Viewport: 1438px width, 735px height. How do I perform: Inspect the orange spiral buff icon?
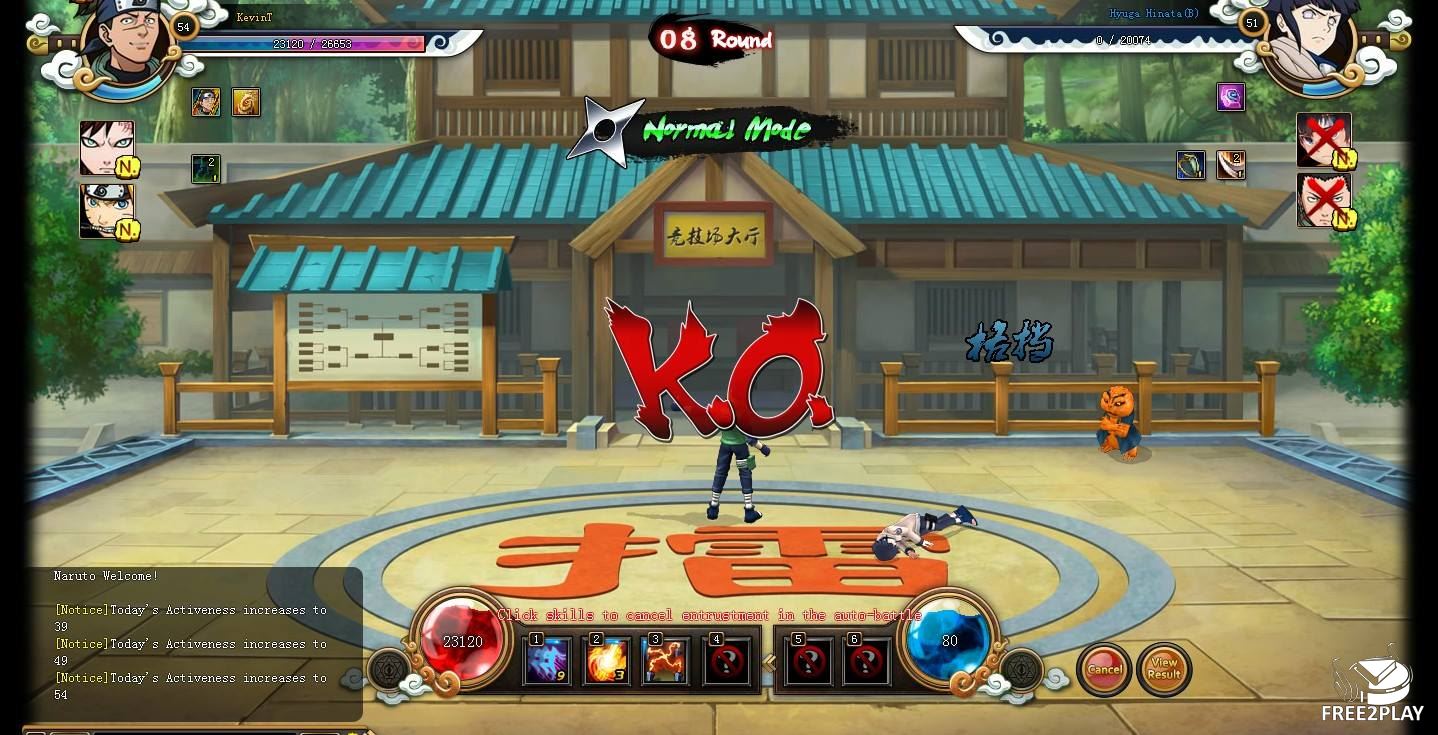(x=246, y=102)
